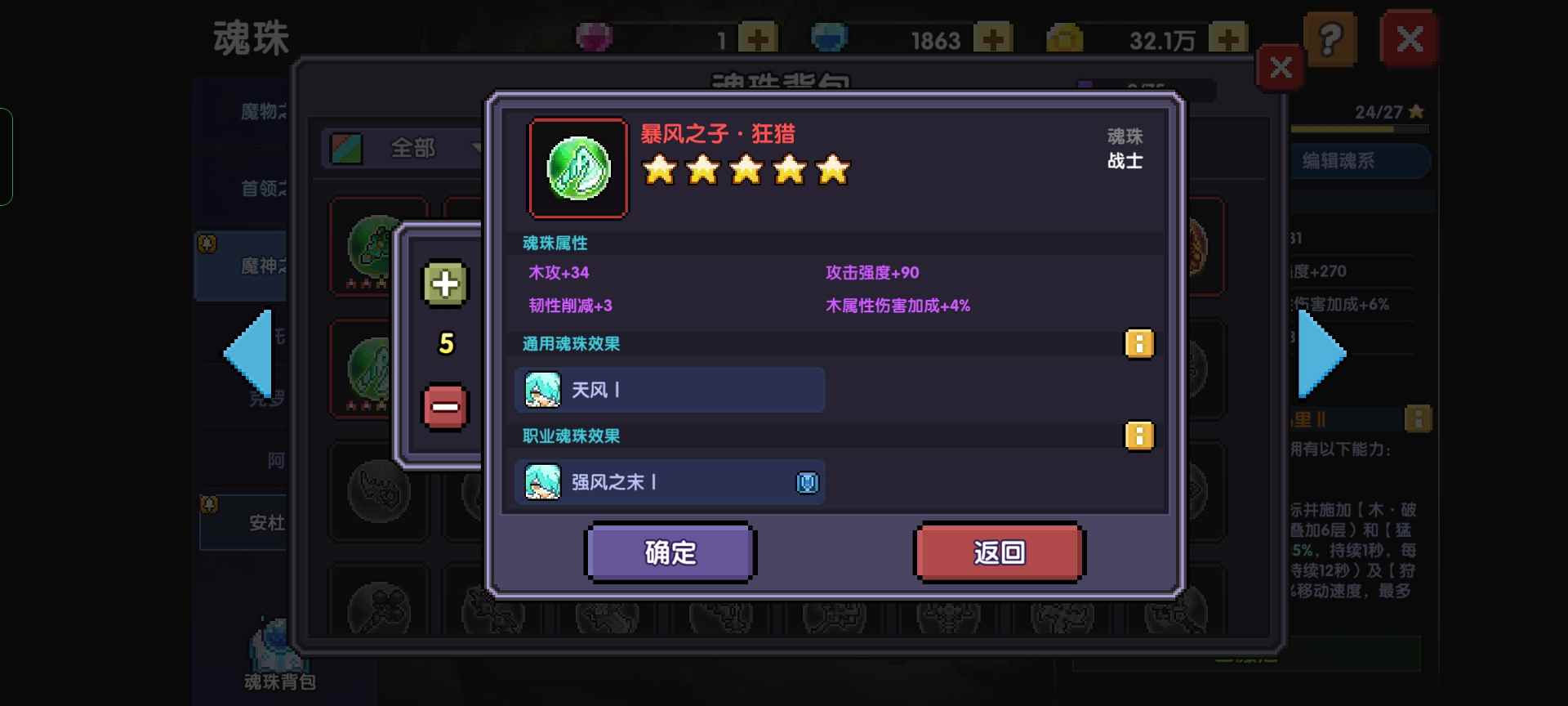Increase quantity with the plus stepper
The width and height of the screenshot is (1568, 706).
click(443, 284)
